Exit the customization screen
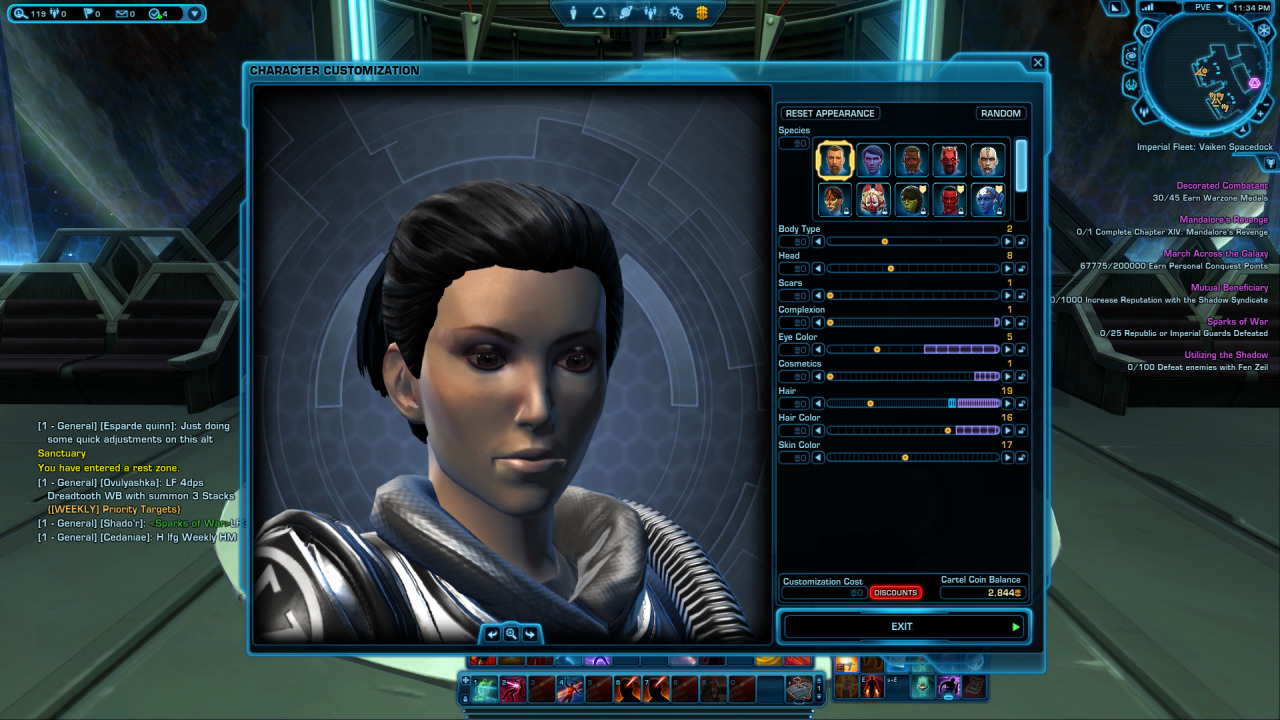This screenshot has height=720, width=1280. click(x=902, y=627)
